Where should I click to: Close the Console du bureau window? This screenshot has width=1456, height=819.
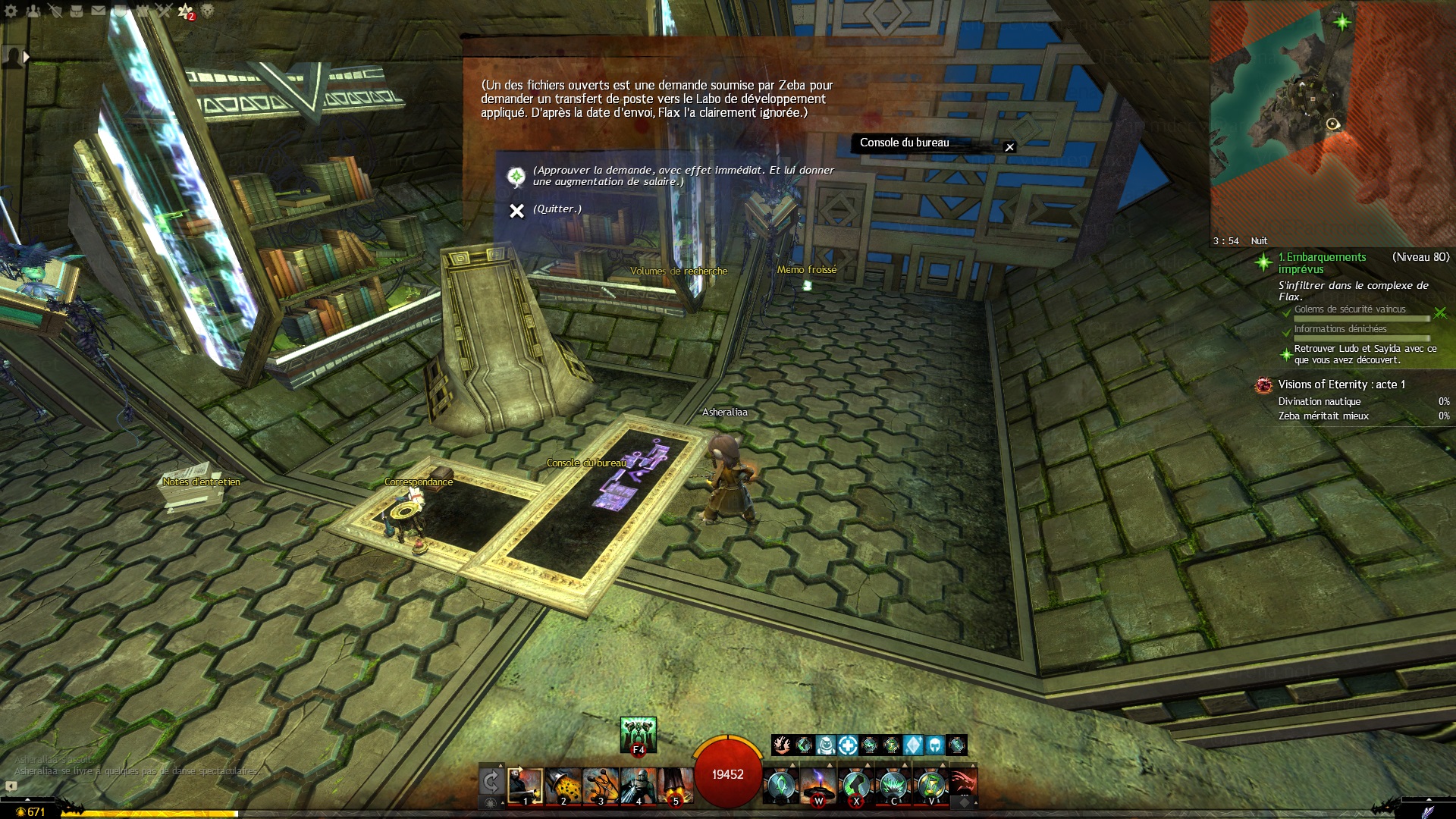1009,147
